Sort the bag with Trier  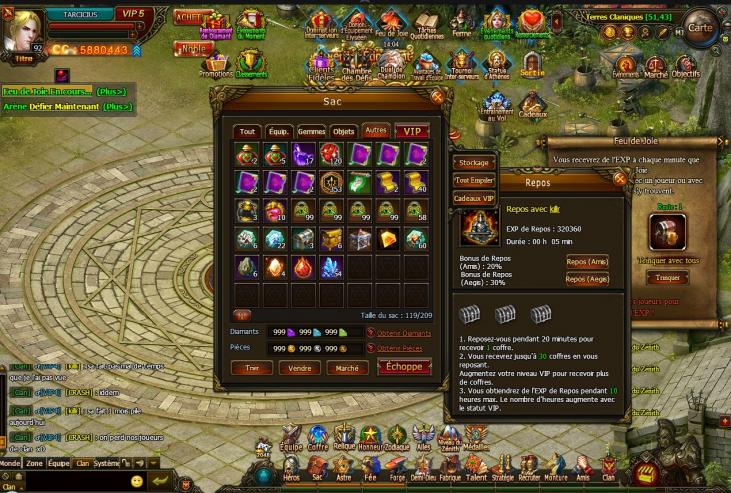click(251, 368)
